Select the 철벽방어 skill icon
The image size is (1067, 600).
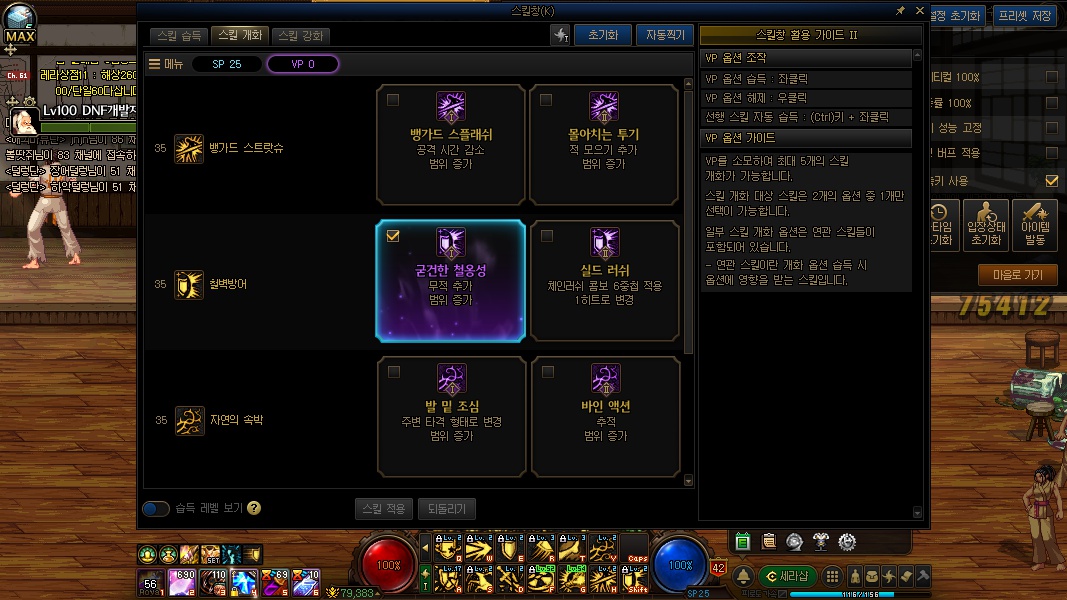[188, 284]
